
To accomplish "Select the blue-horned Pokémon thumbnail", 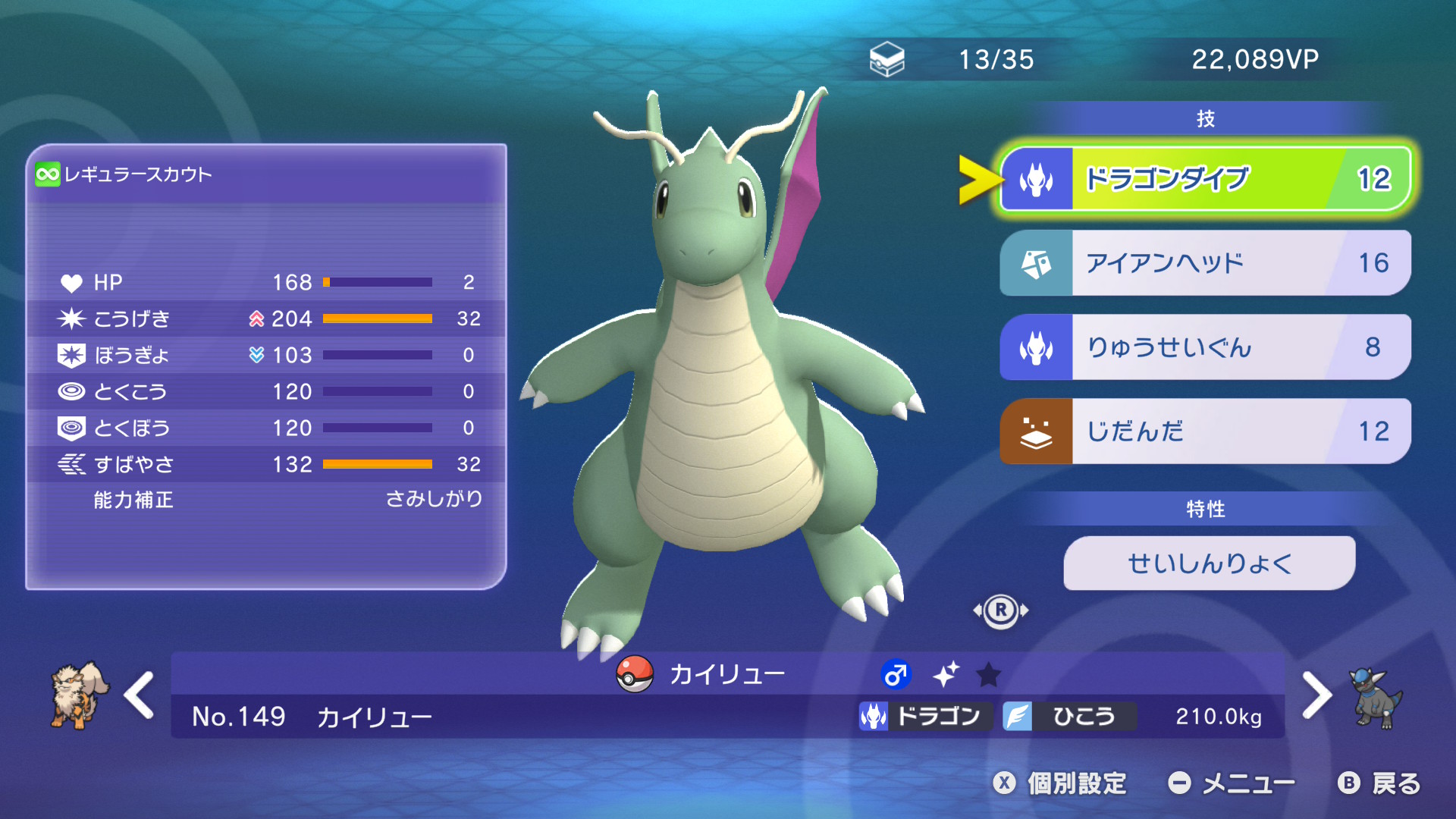I will pos(1377,698).
